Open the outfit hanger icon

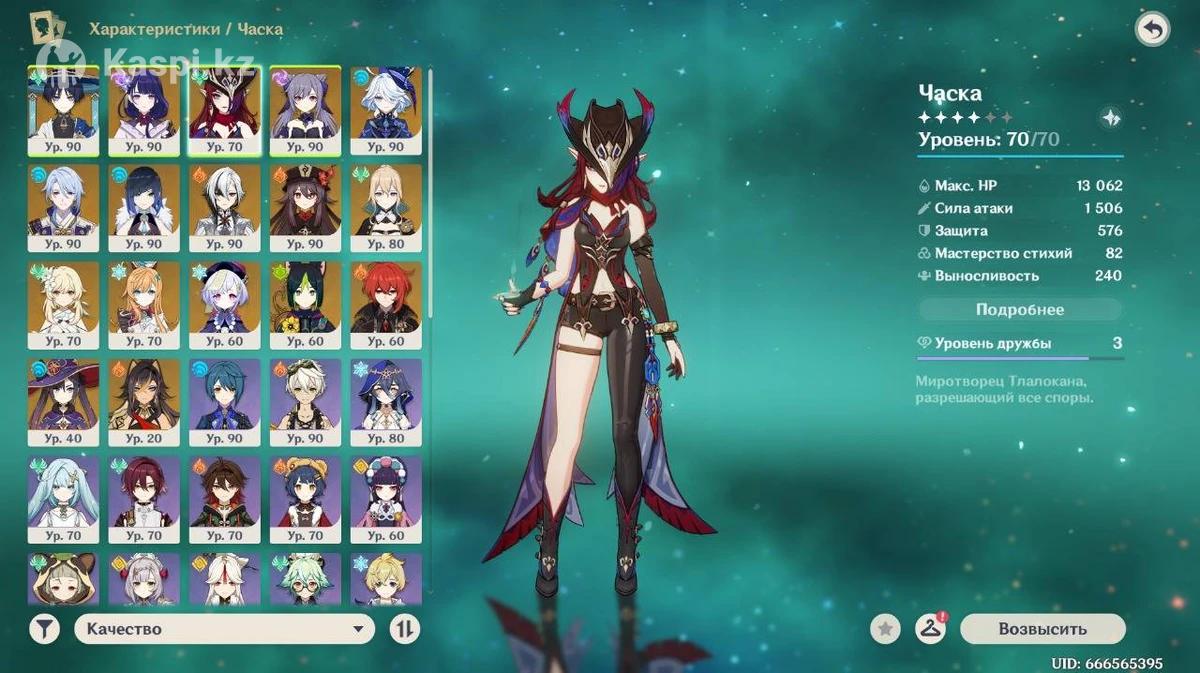point(930,629)
